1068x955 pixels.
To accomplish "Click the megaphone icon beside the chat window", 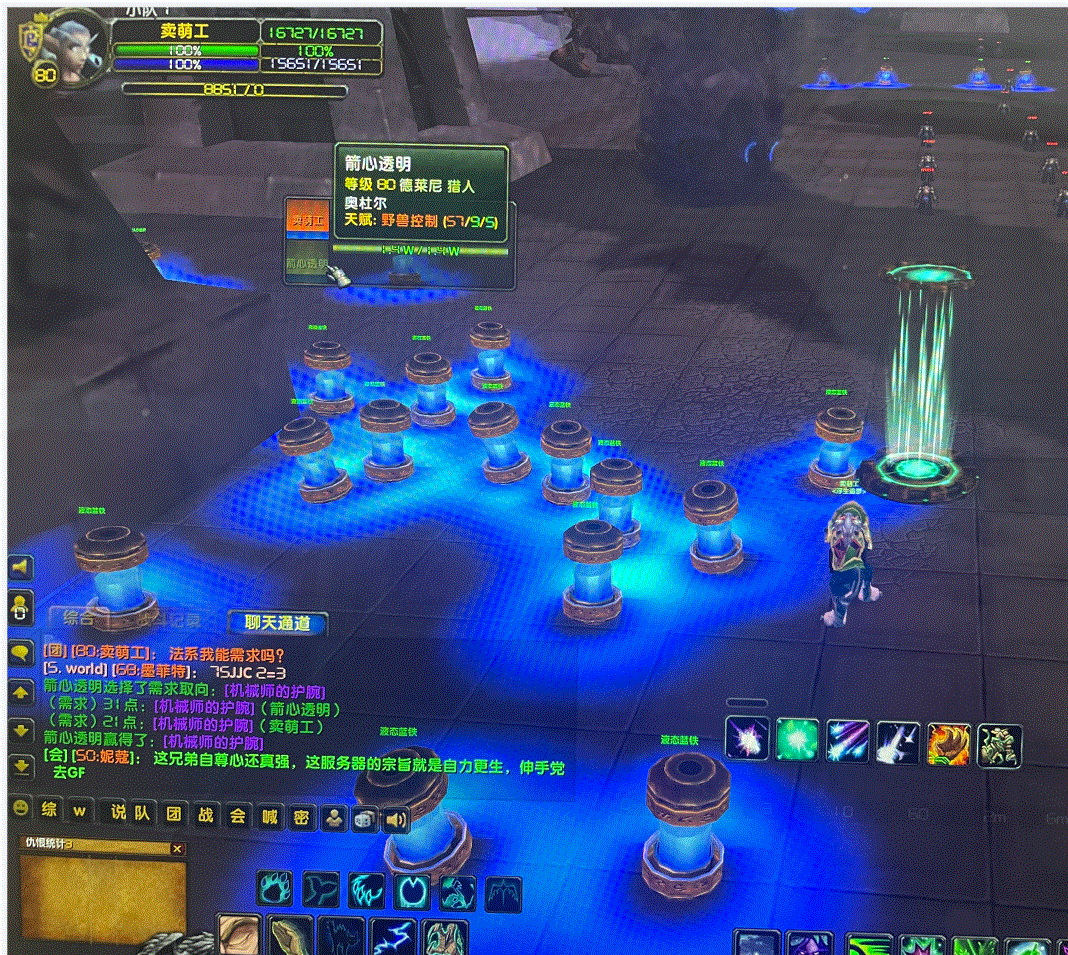I will [x=20, y=568].
